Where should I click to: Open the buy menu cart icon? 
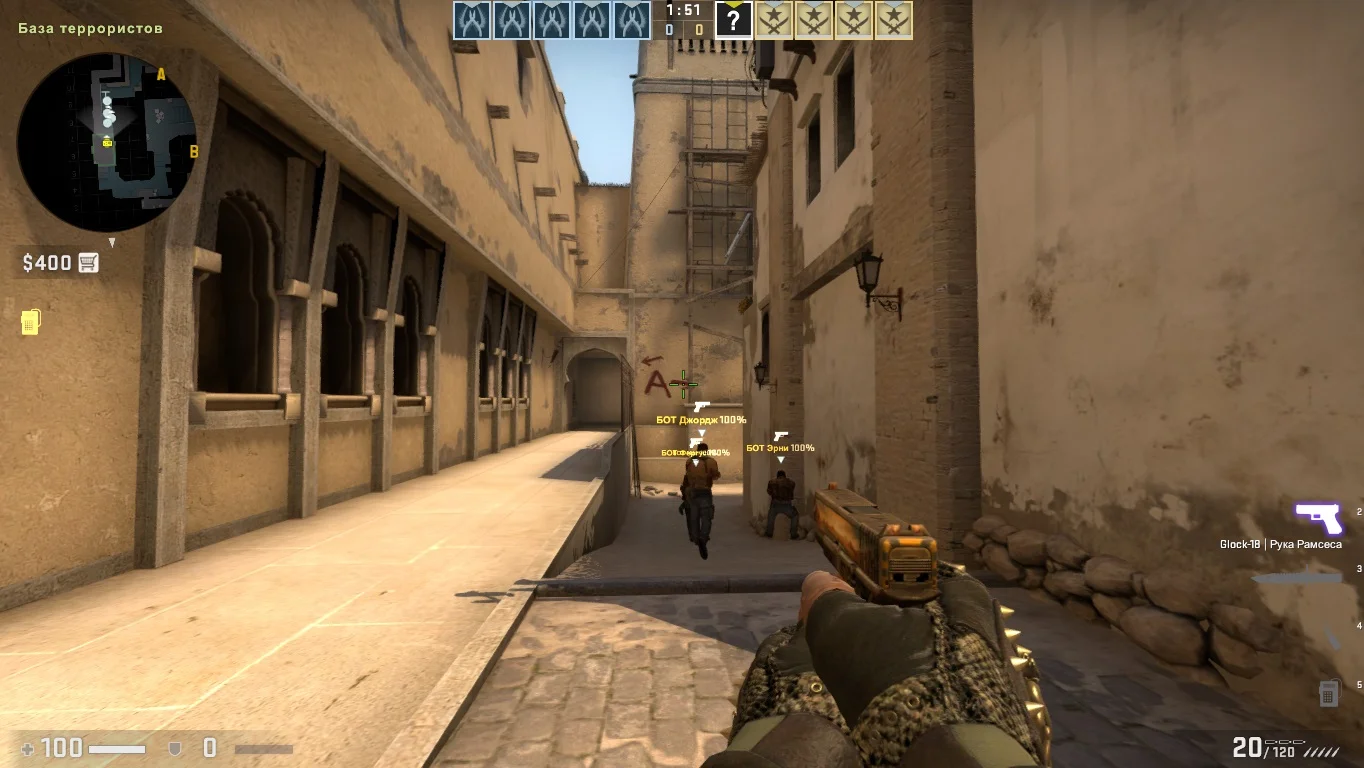point(89,263)
